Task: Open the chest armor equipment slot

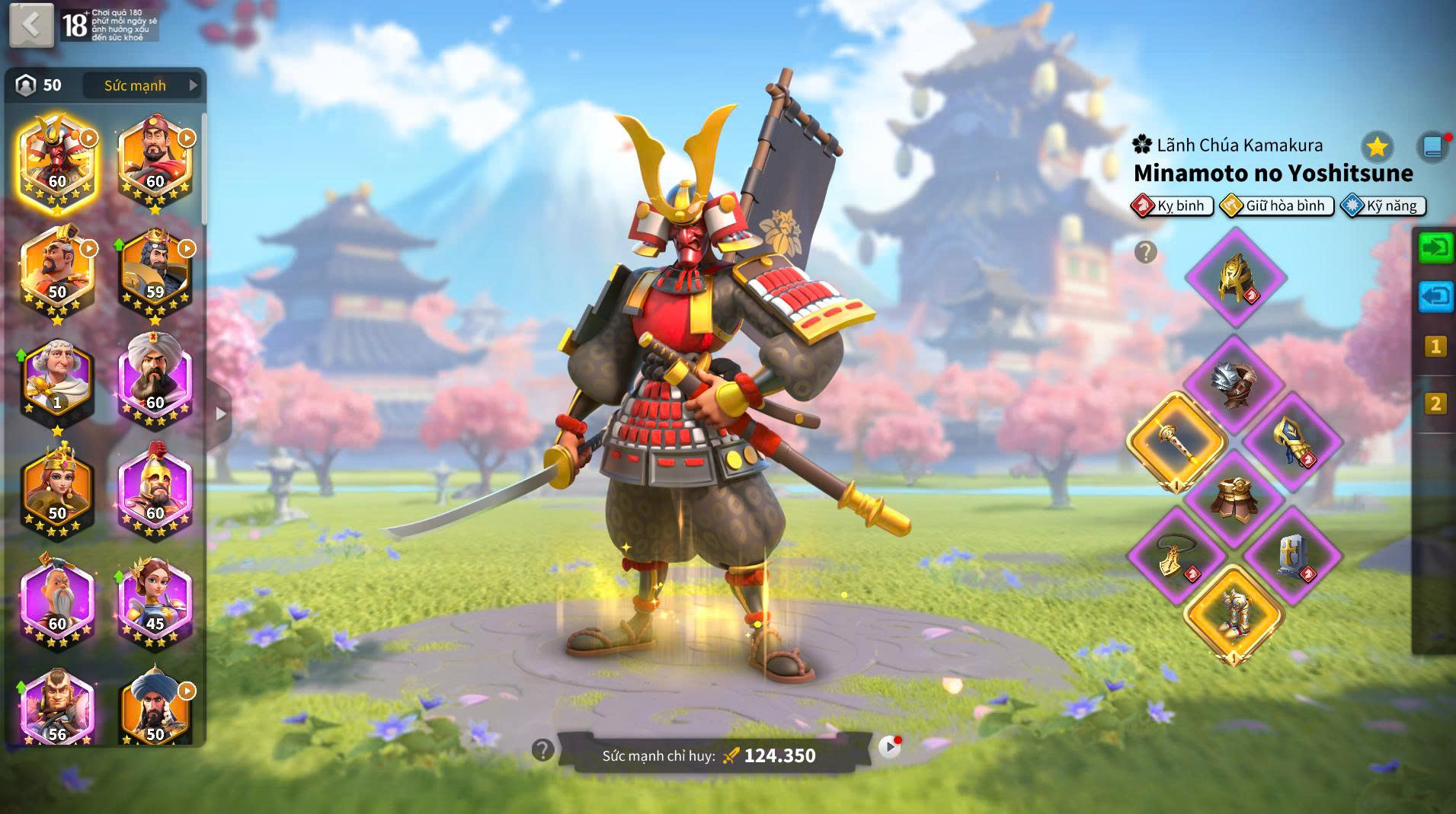Action: point(1236,498)
